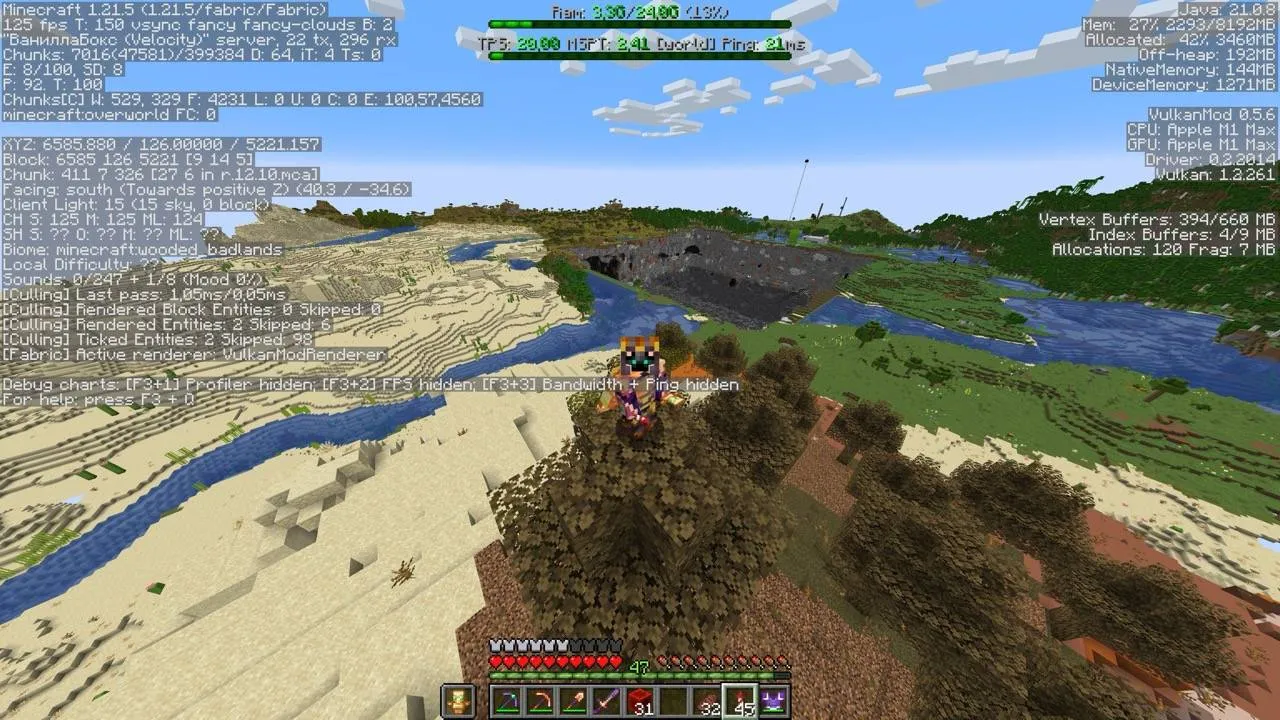Click the 'For help: press F3' text line

click(x=95, y=397)
